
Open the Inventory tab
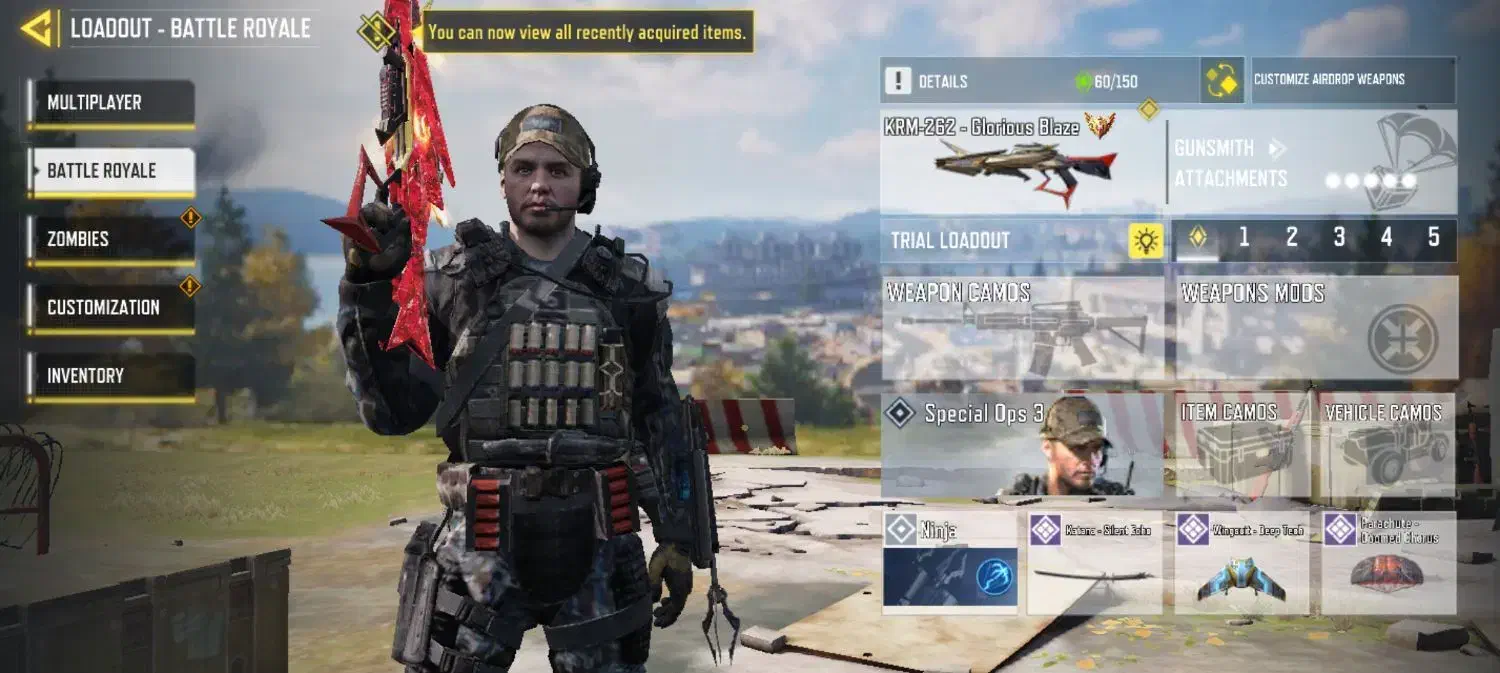pyautogui.click(x=111, y=376)
